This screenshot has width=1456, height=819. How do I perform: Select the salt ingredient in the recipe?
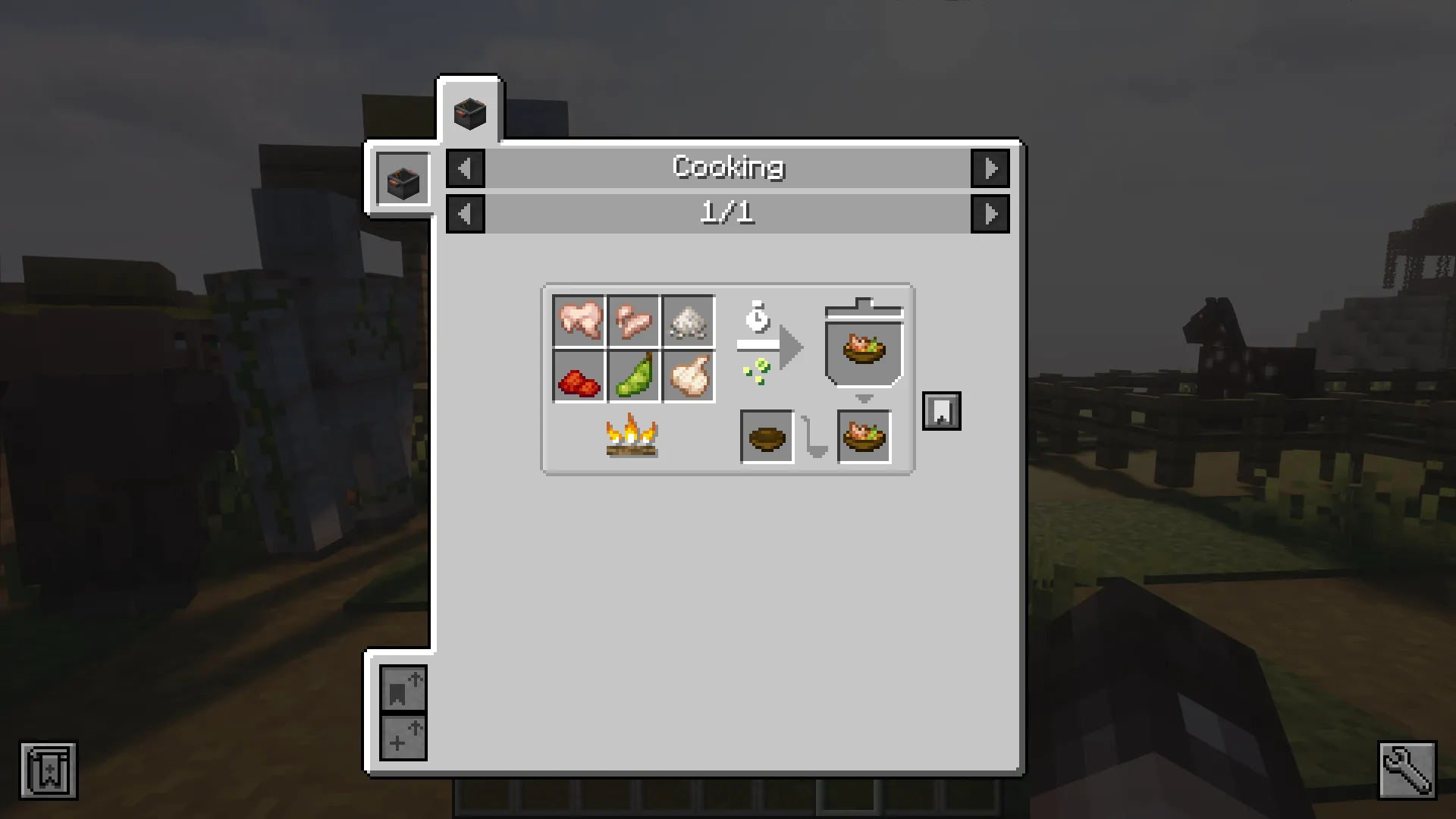click(688, 322)
